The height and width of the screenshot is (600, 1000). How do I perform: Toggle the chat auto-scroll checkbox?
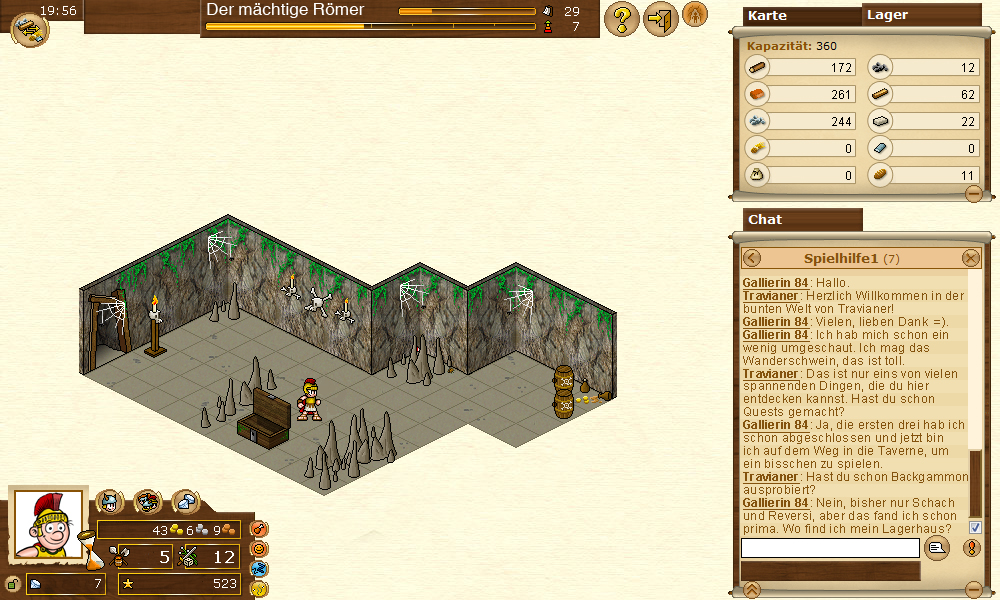click(x=975, y=527)
